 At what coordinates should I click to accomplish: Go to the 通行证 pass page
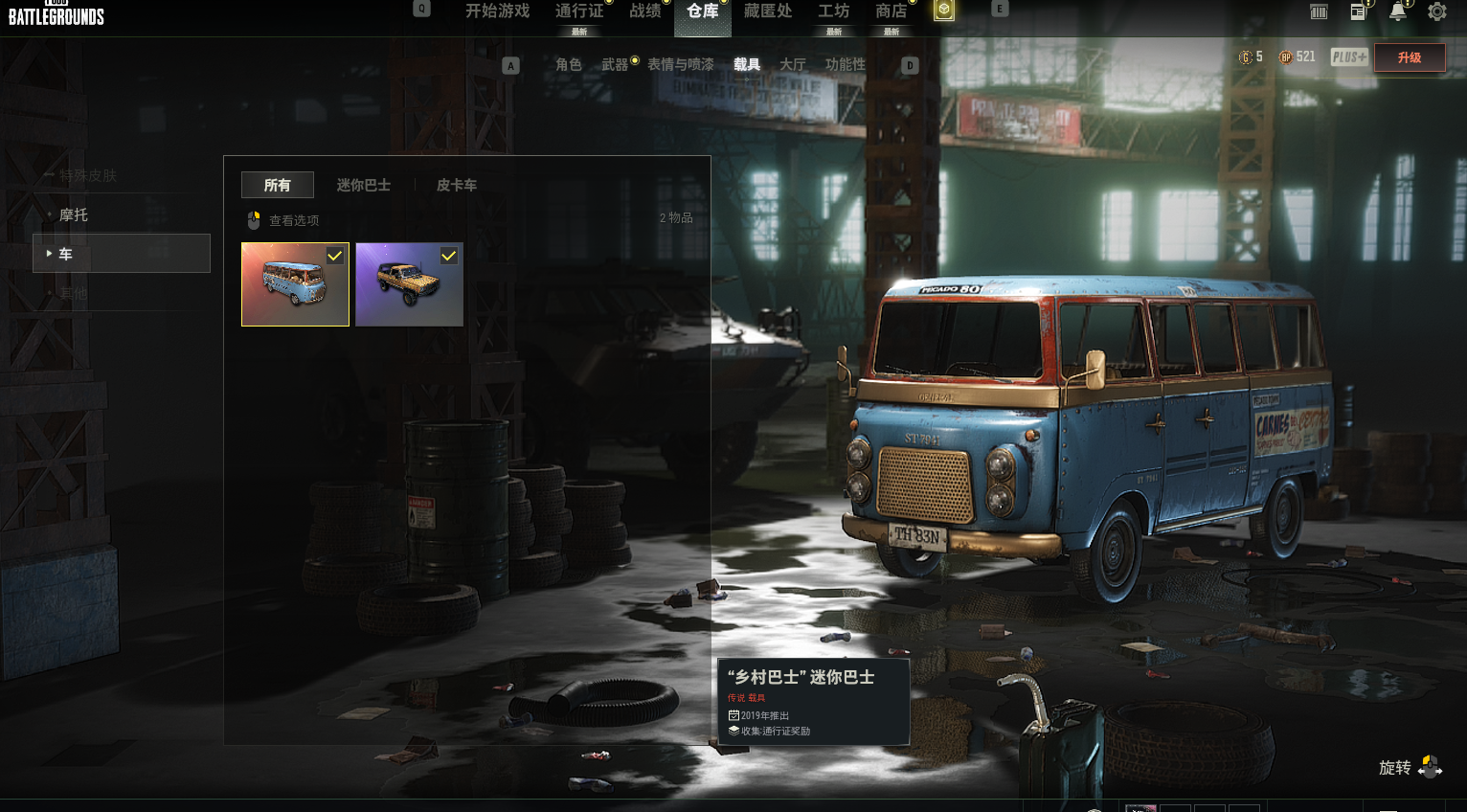(x=579, y=11)
